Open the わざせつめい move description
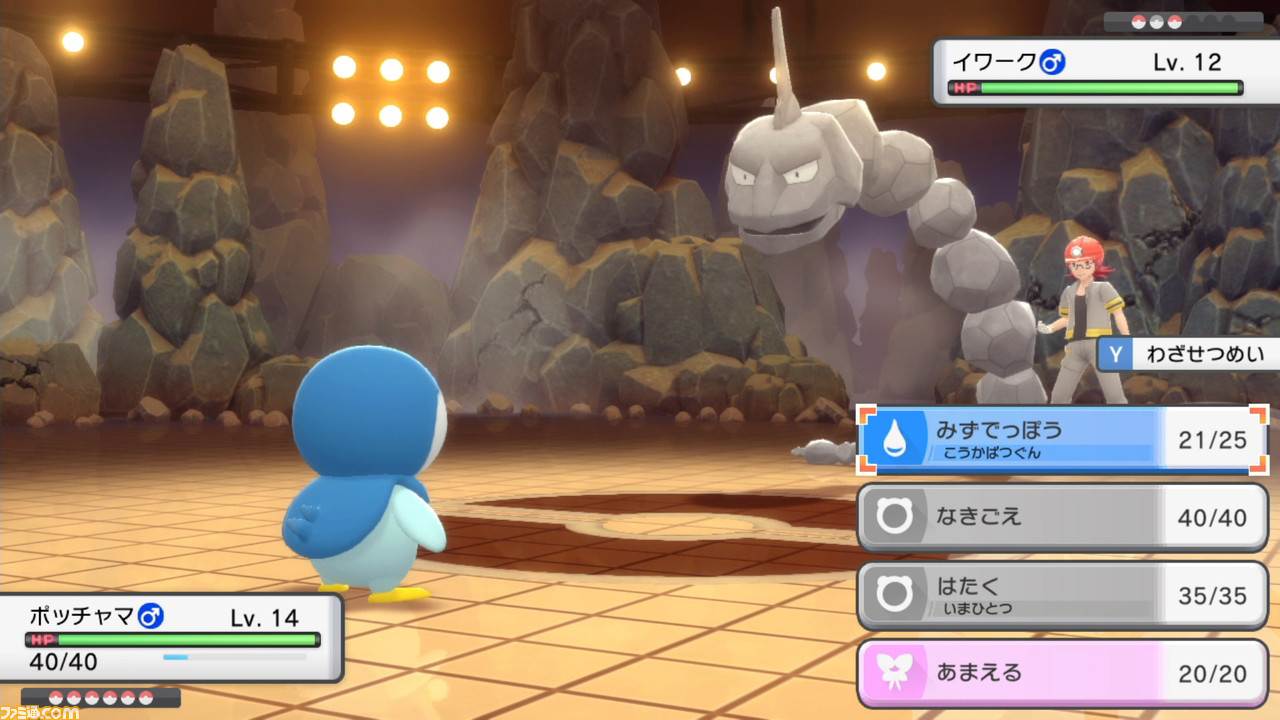Image resolution: width=1280 pixels, height=720 pixels. (x=1205, y=354)
